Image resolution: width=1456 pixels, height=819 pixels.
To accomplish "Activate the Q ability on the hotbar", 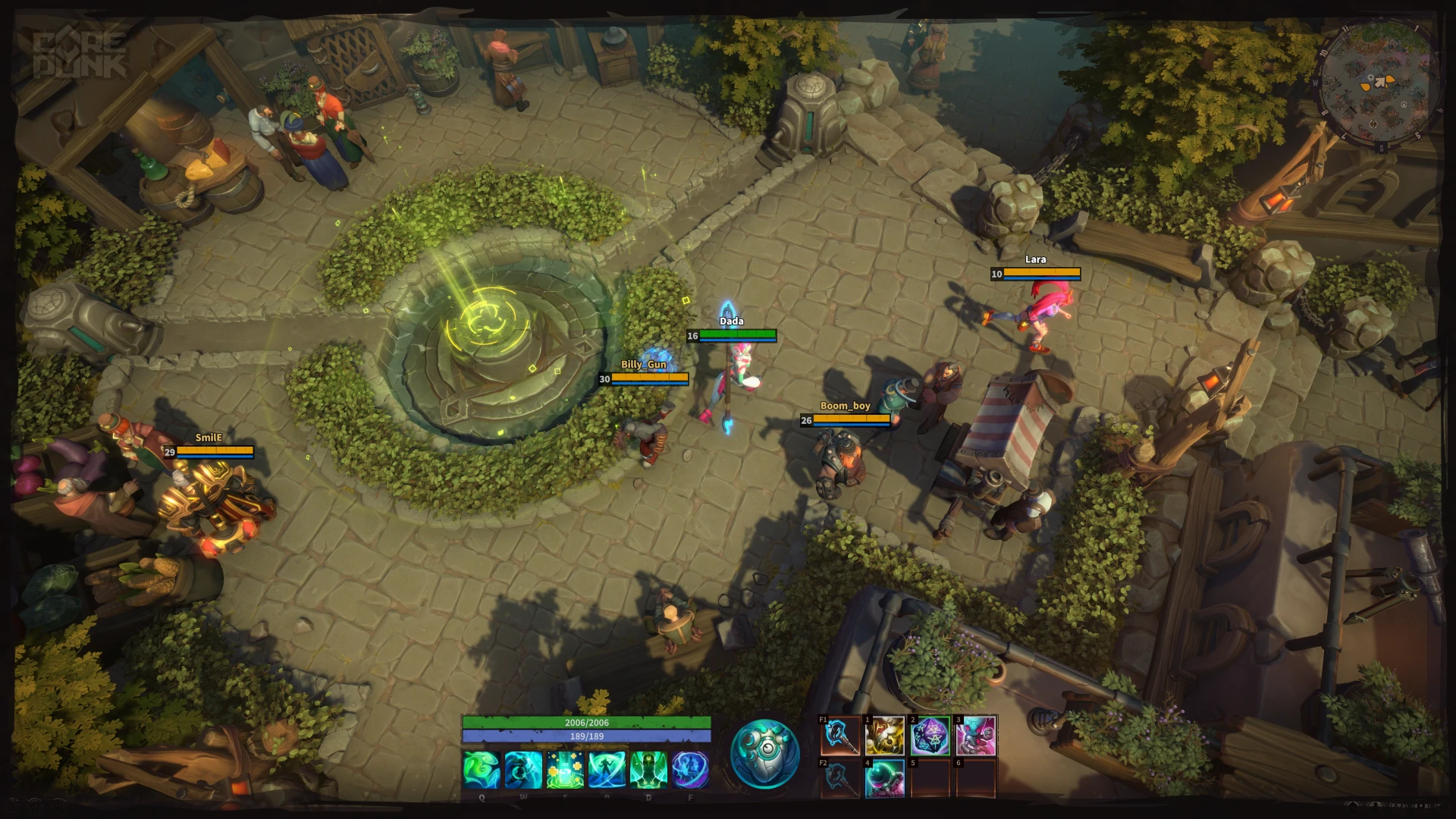I will pyautogui.click(x=482, y=769).
